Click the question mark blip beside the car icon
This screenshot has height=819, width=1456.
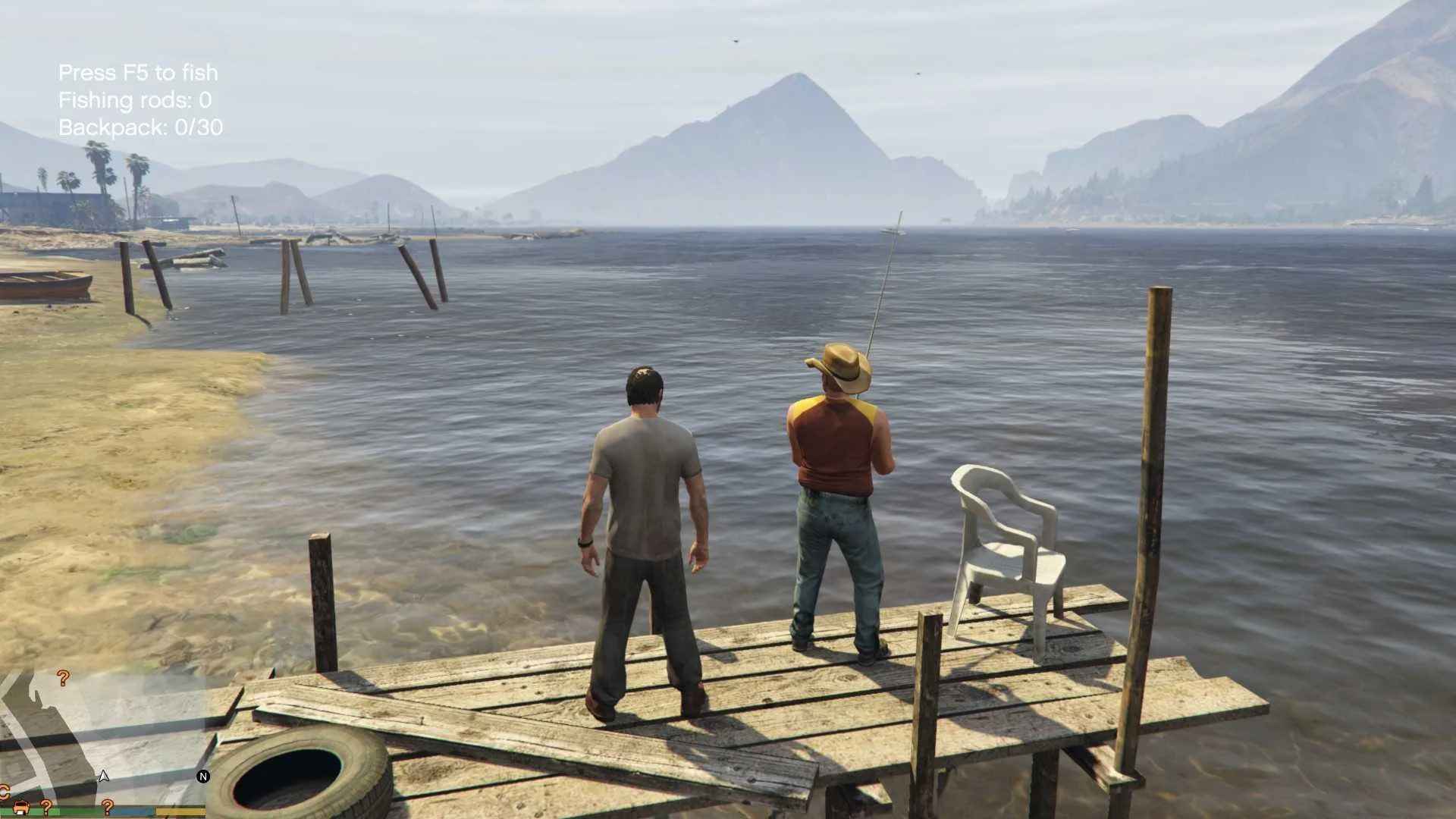coord(45,805)
